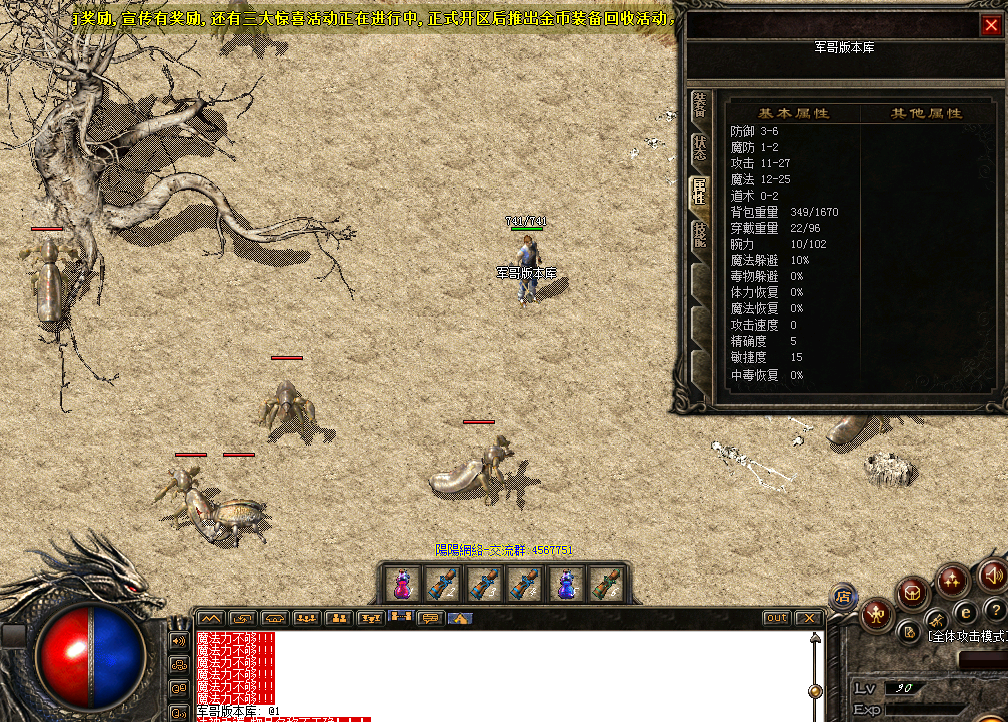This screenshot has width=1008, height=722.
Task: View the 其他属性 other attributes section
Action: click(x=926, y=114)
